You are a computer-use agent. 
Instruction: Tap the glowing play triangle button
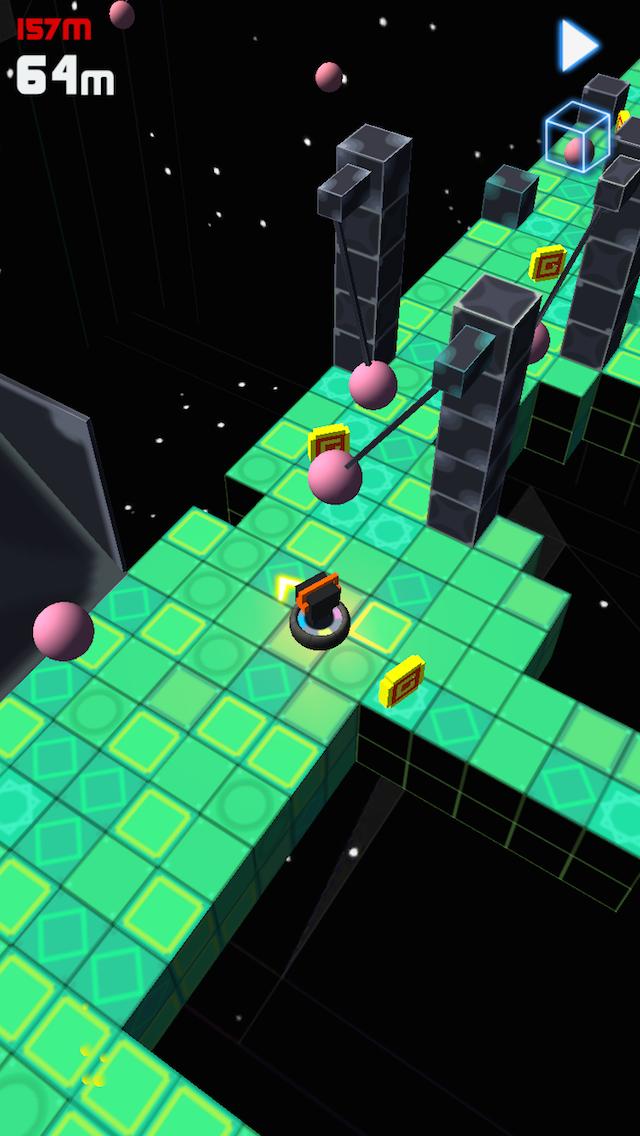click(578, 45)
